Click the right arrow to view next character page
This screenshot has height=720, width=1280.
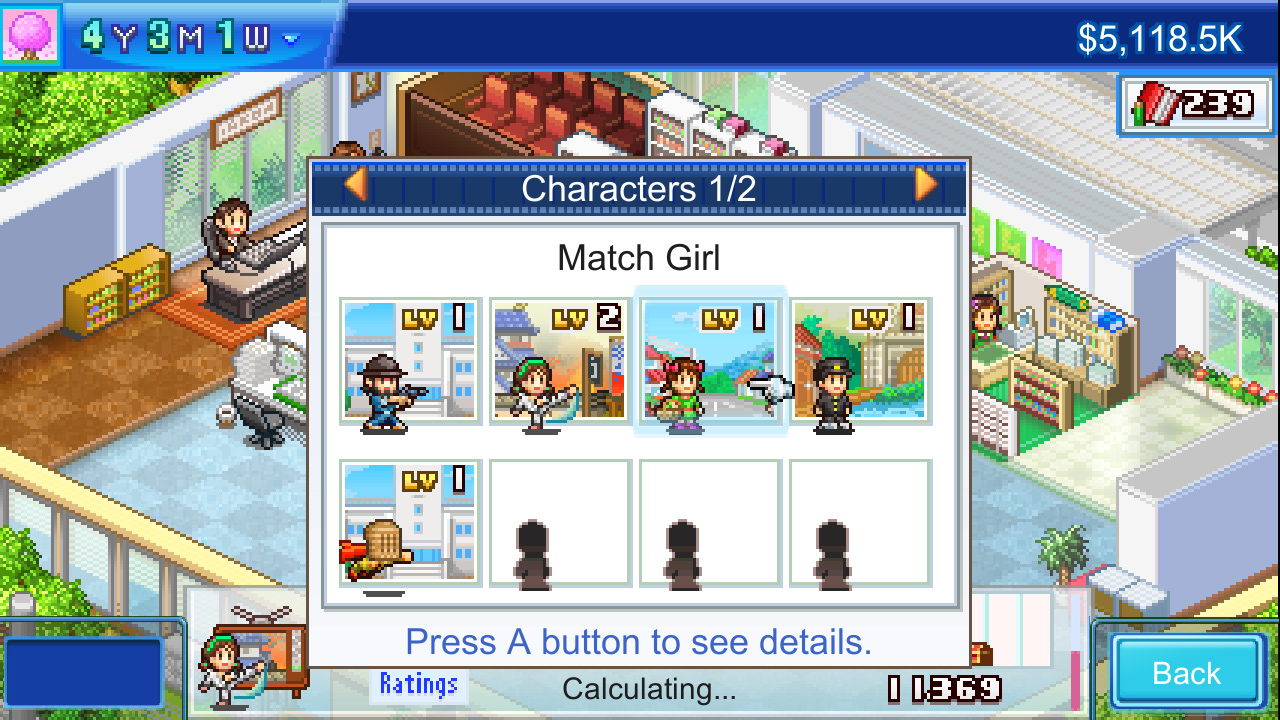(x=927, y=185)
